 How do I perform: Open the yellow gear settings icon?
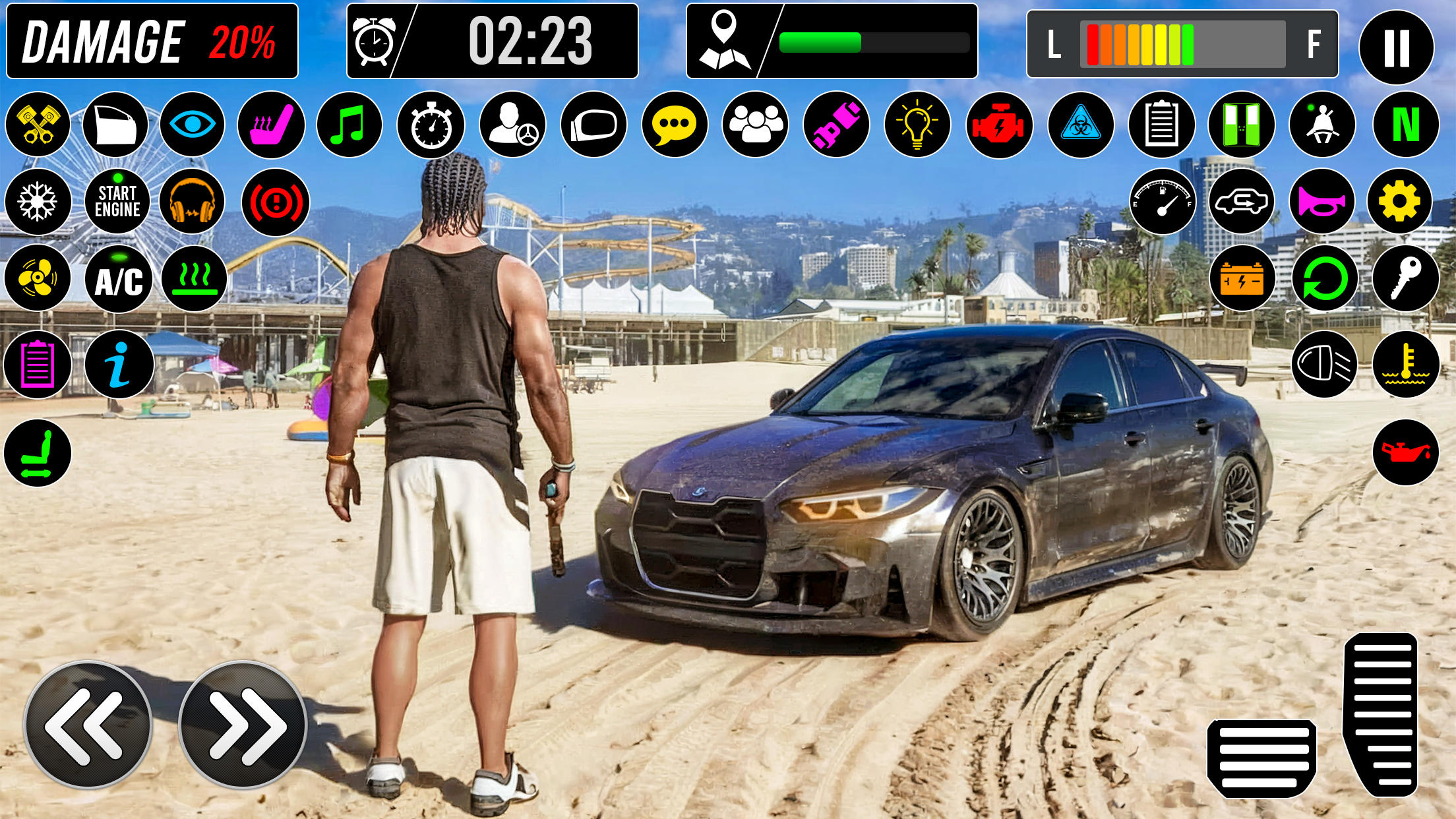(1399, 201)
